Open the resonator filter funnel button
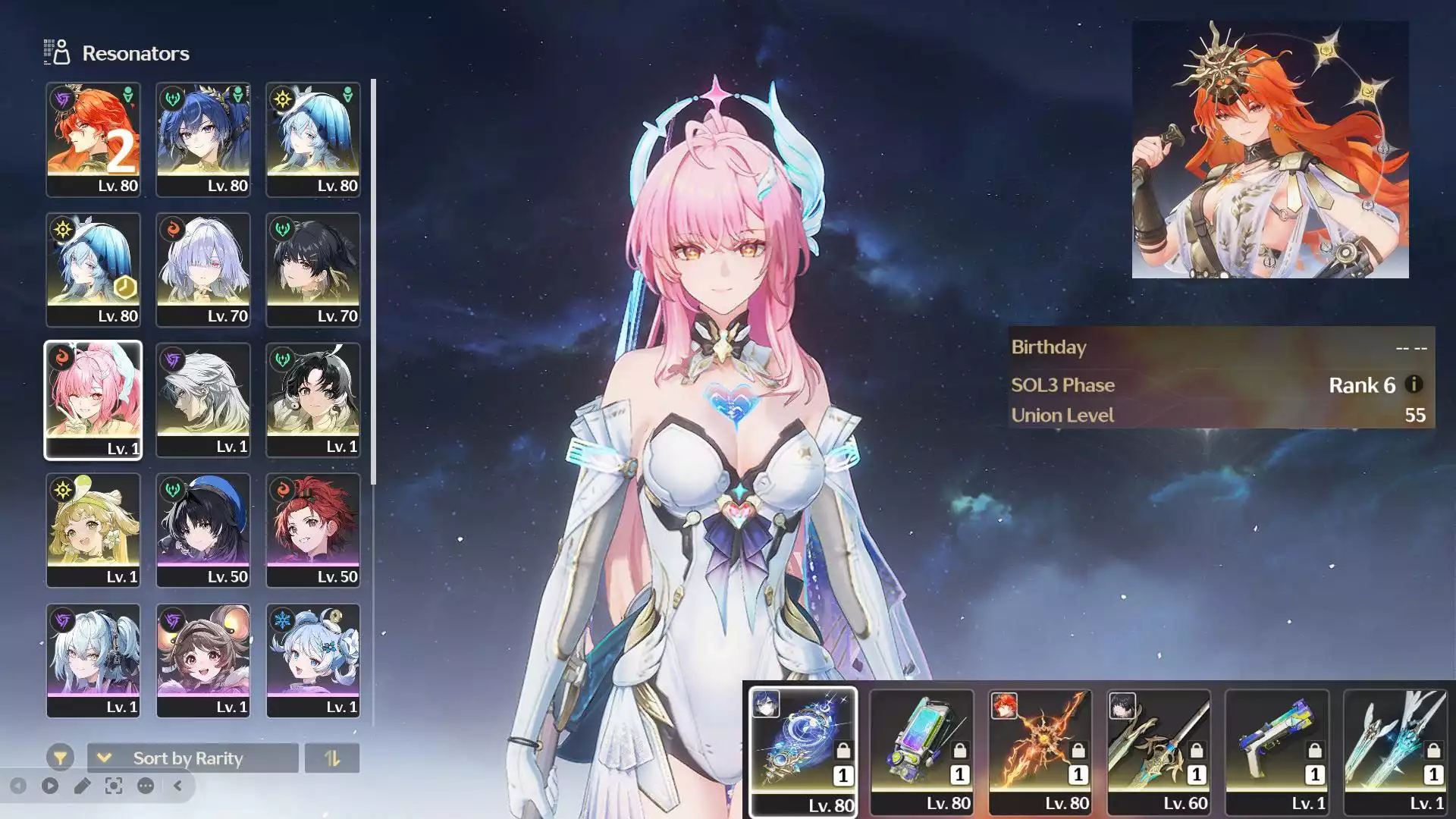1456x819 pixels. (60, 758)
